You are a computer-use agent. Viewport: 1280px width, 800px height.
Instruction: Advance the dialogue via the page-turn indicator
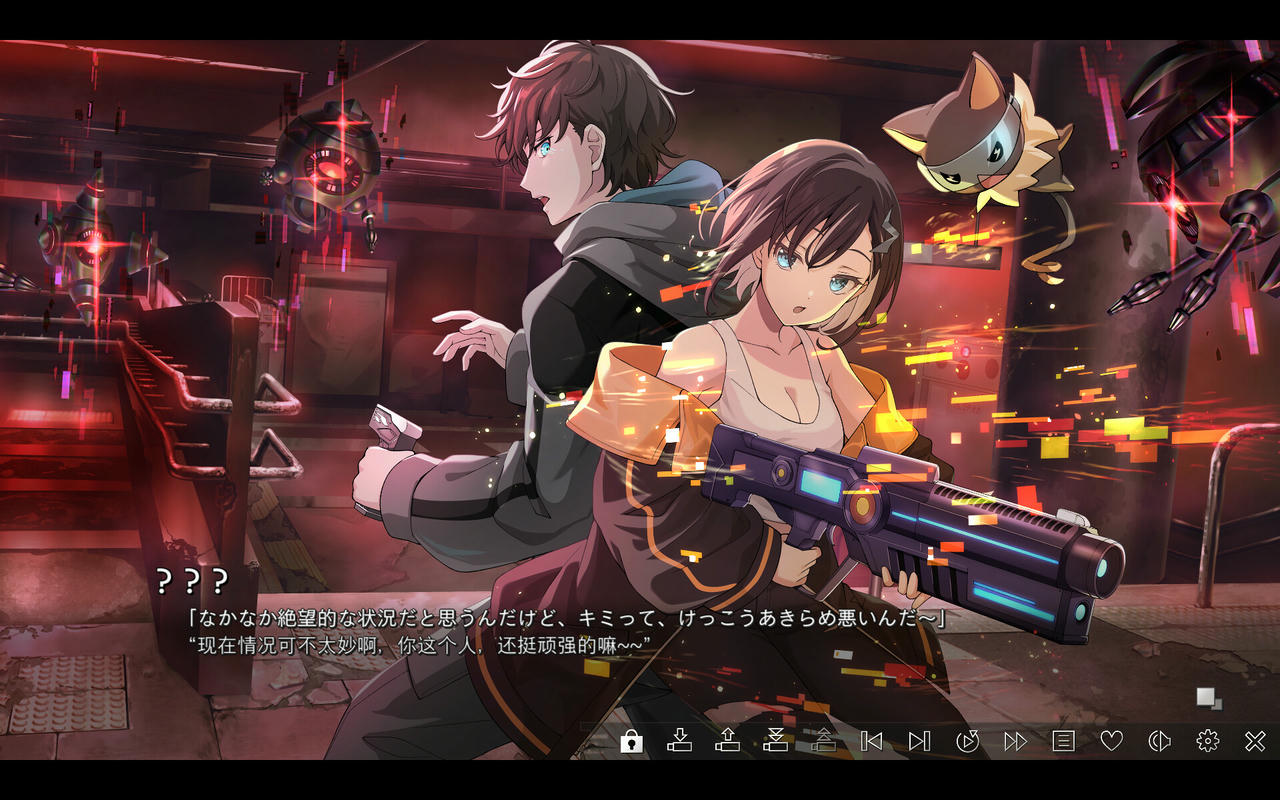click(1209, 698)
